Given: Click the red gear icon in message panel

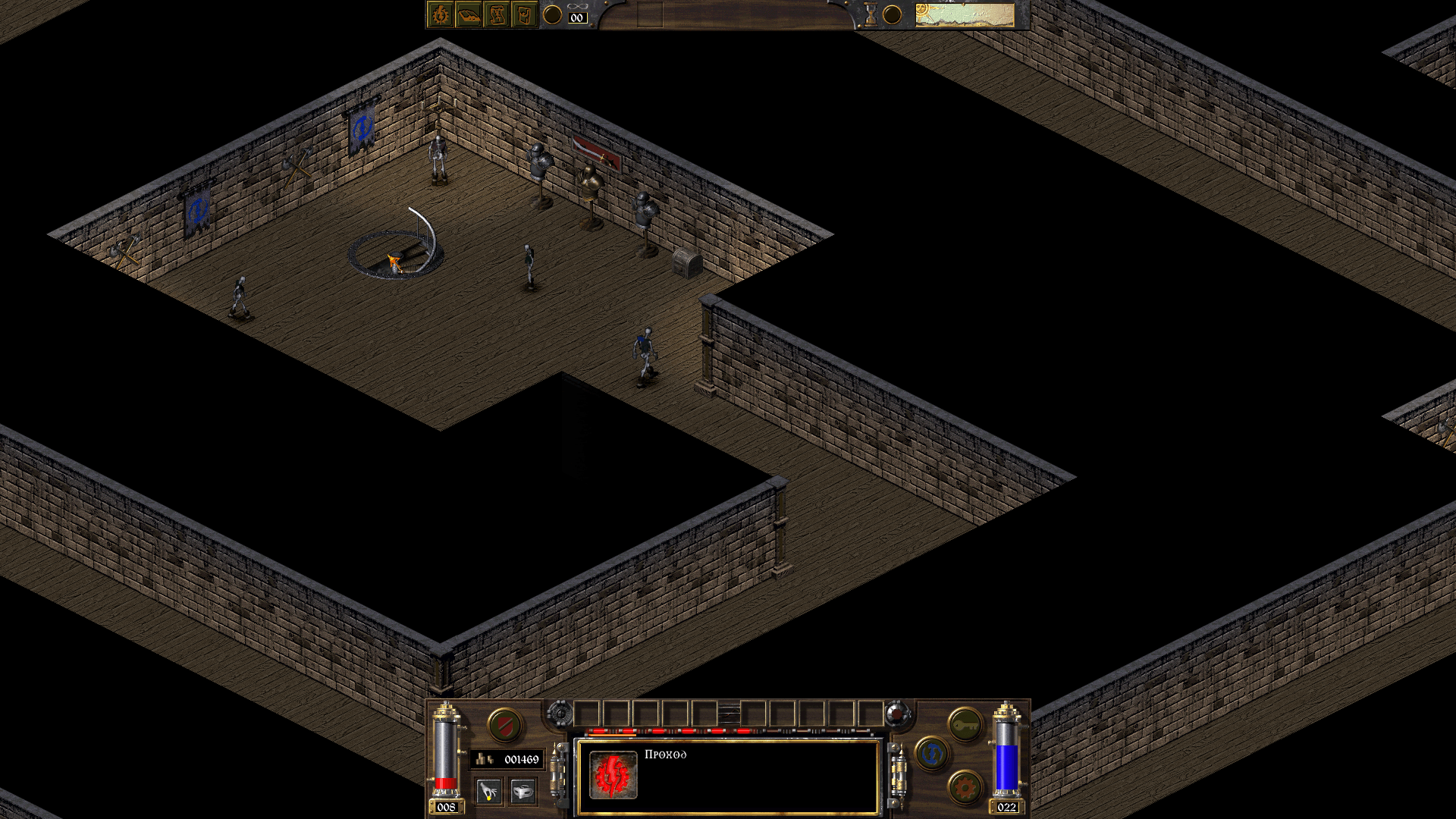Looking at the screenshot, I should tap(613, 774).
